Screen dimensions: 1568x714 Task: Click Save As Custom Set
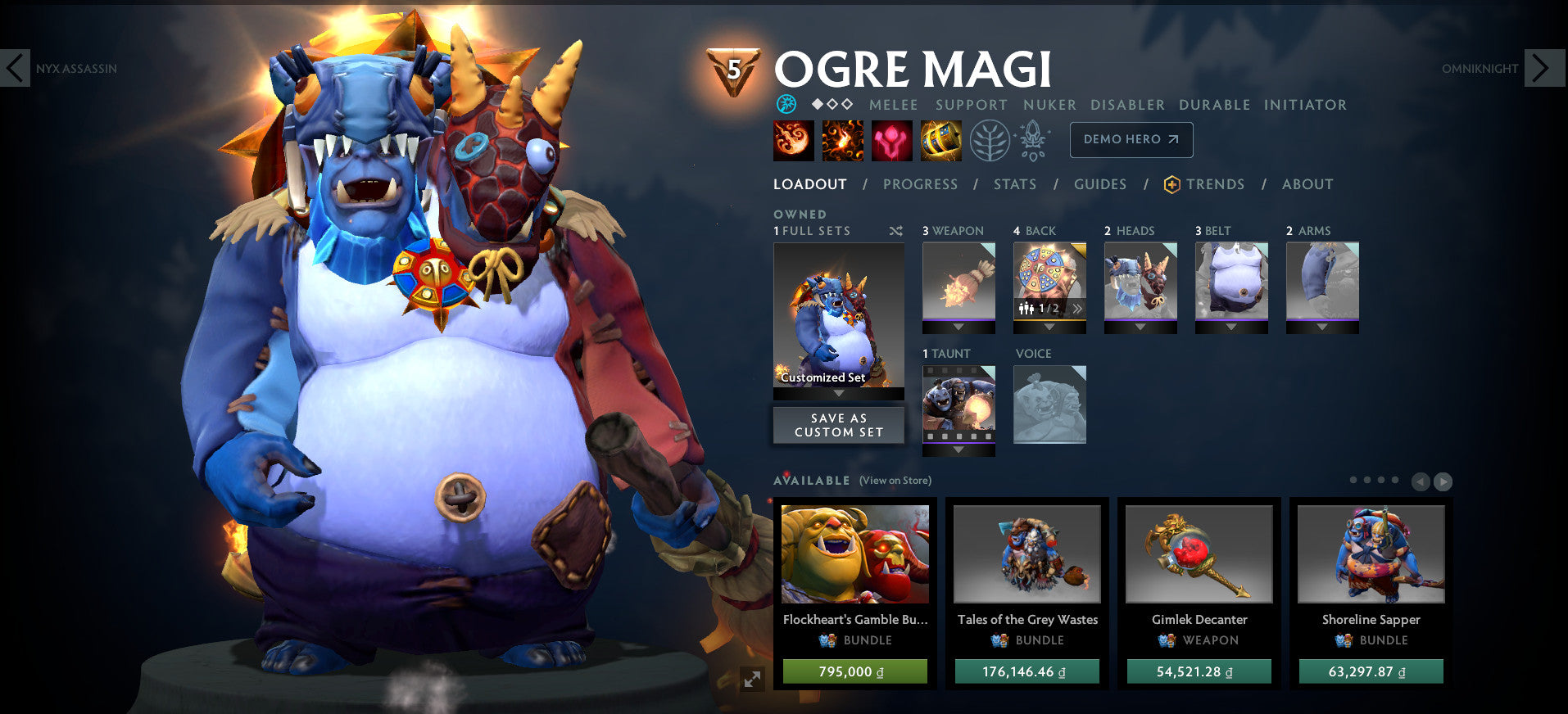click(x=838, y=425)
